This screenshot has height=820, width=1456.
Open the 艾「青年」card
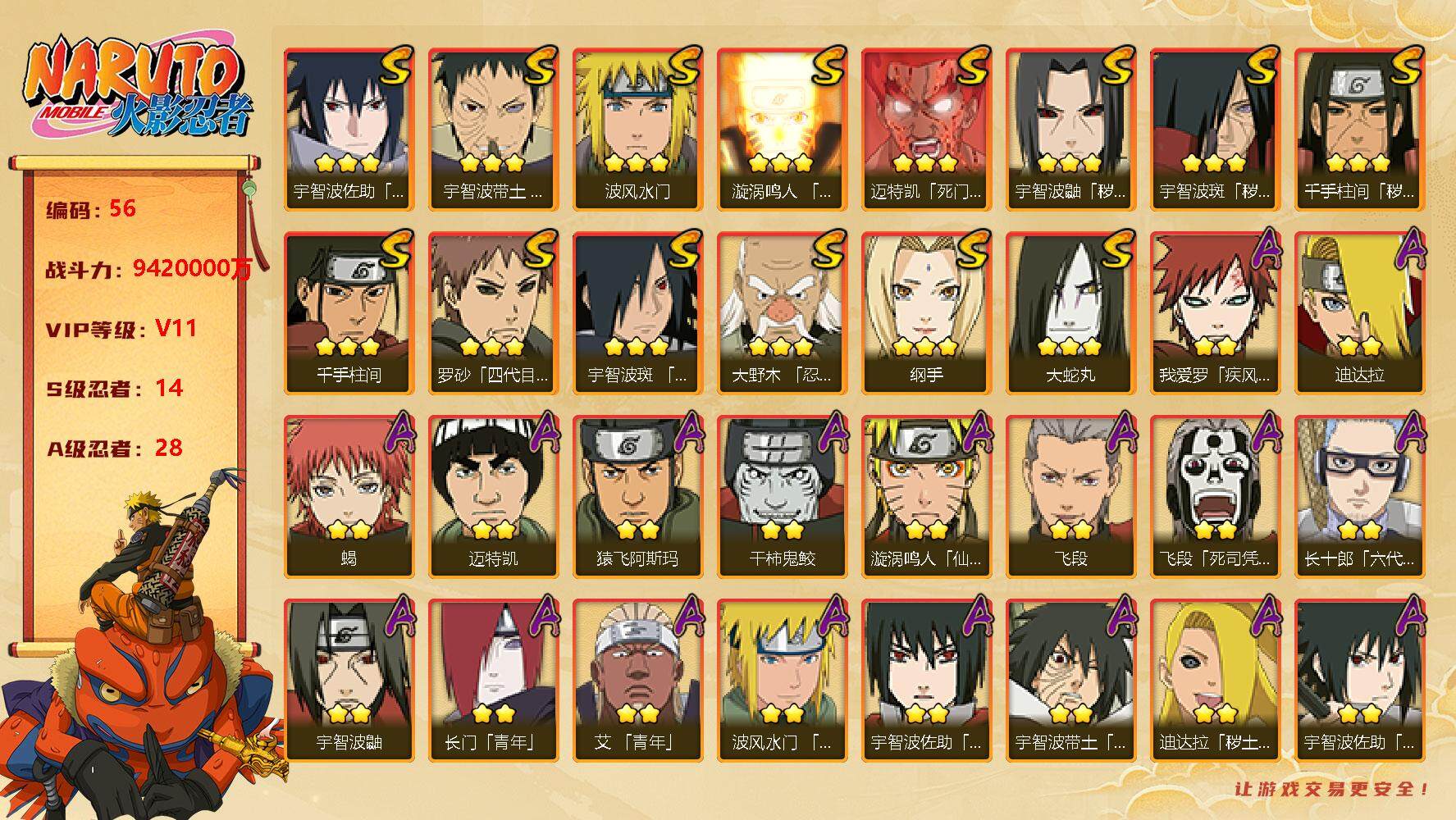tap(637, 680)
